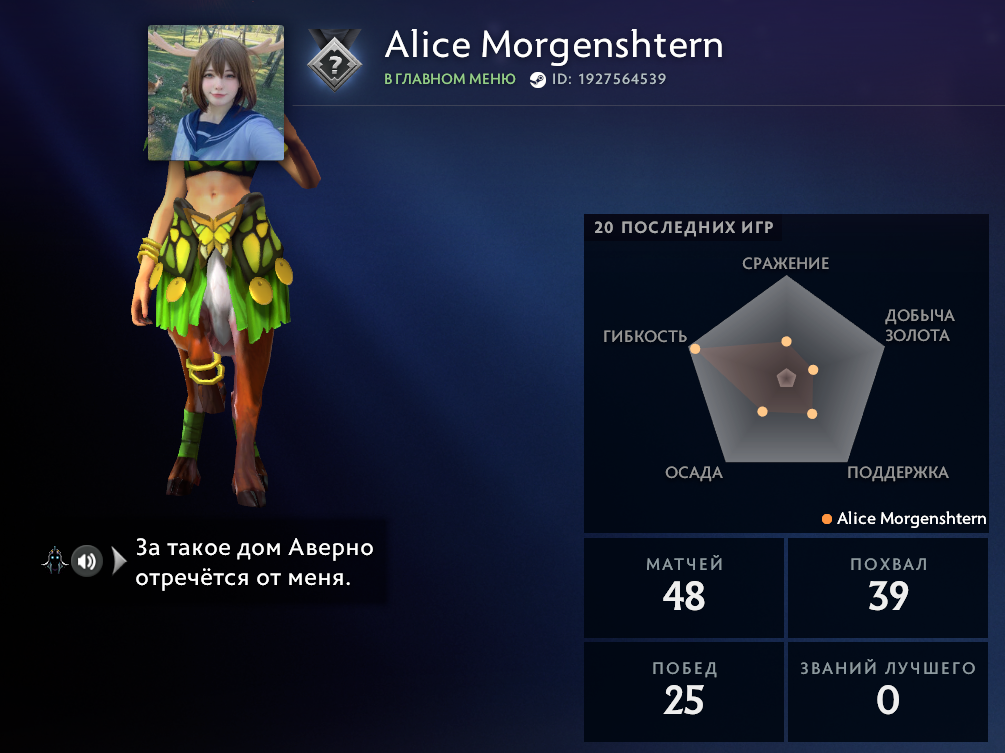Click the hero icon beside the voice line

point(54,561)
